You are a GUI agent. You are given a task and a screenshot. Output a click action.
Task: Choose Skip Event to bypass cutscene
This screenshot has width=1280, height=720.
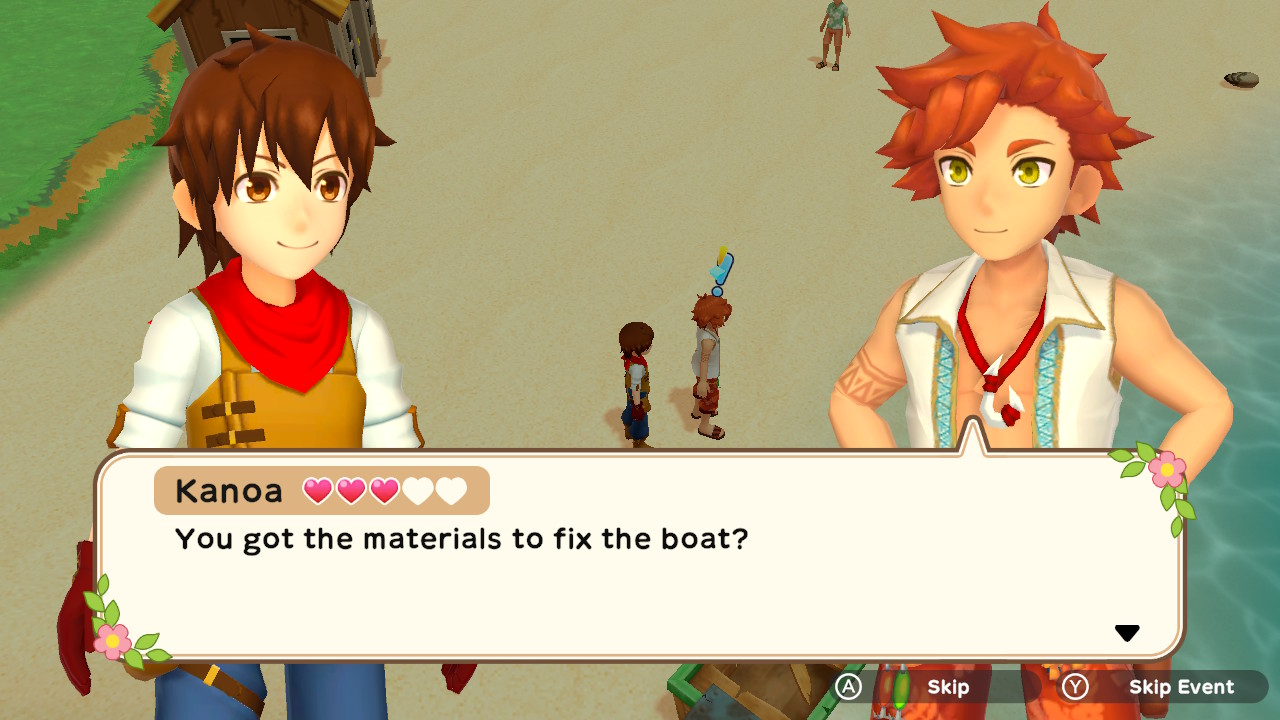click(x=1163, y=687)
